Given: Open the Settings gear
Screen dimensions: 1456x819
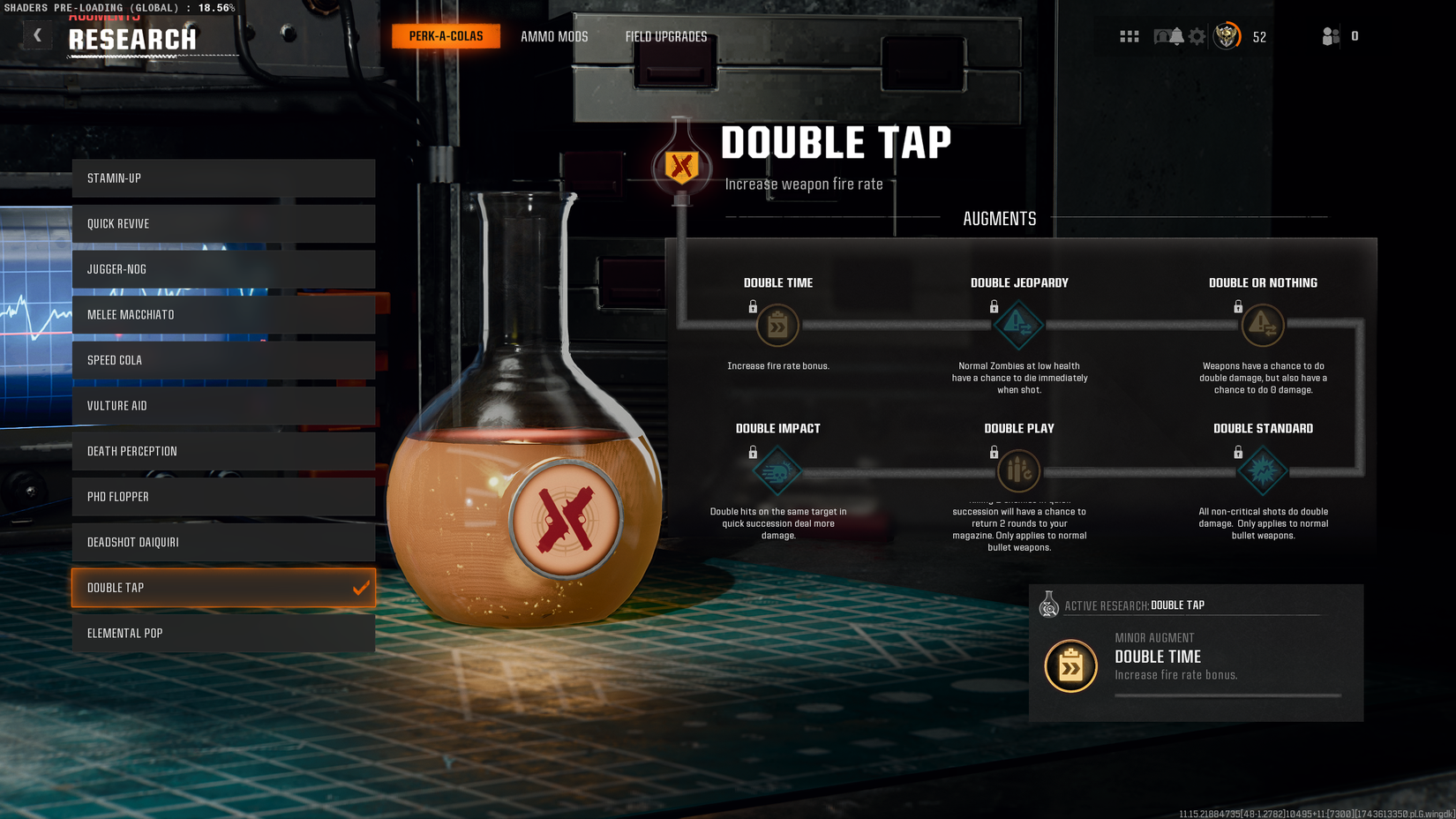Looking at the screenshot, I should (x=1197, y=35).
